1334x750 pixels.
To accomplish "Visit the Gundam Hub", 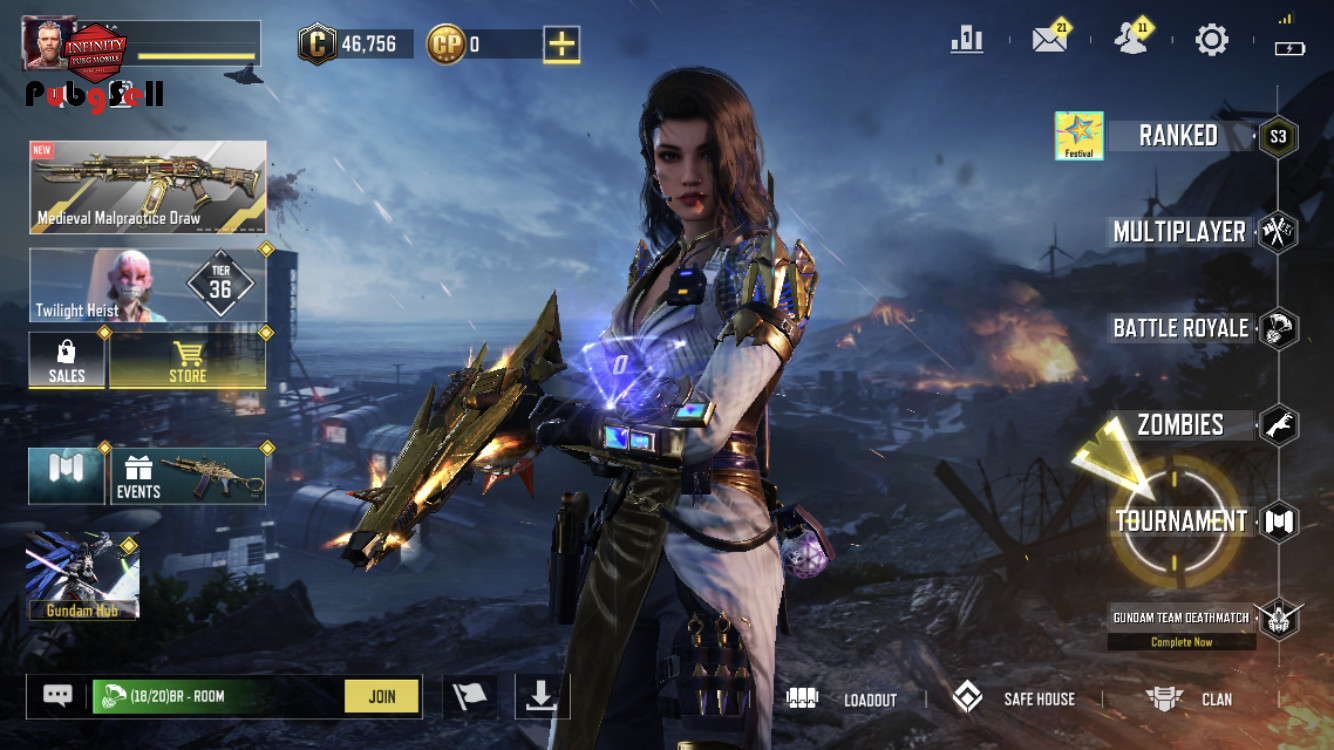I will pos(82,577).
